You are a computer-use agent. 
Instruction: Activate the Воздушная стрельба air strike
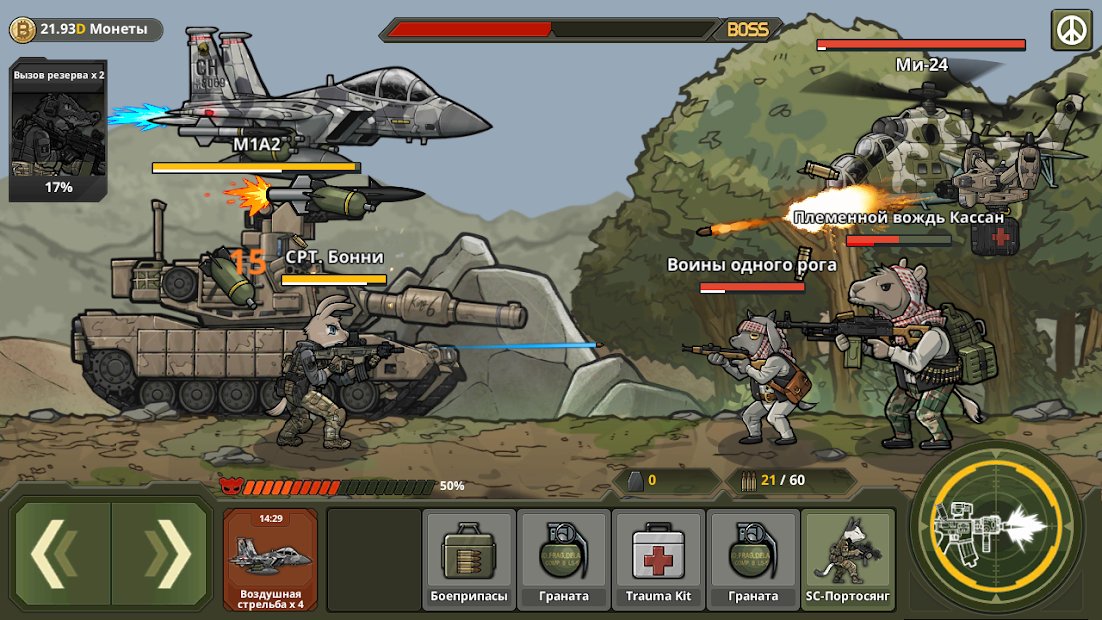coord(270,559)
